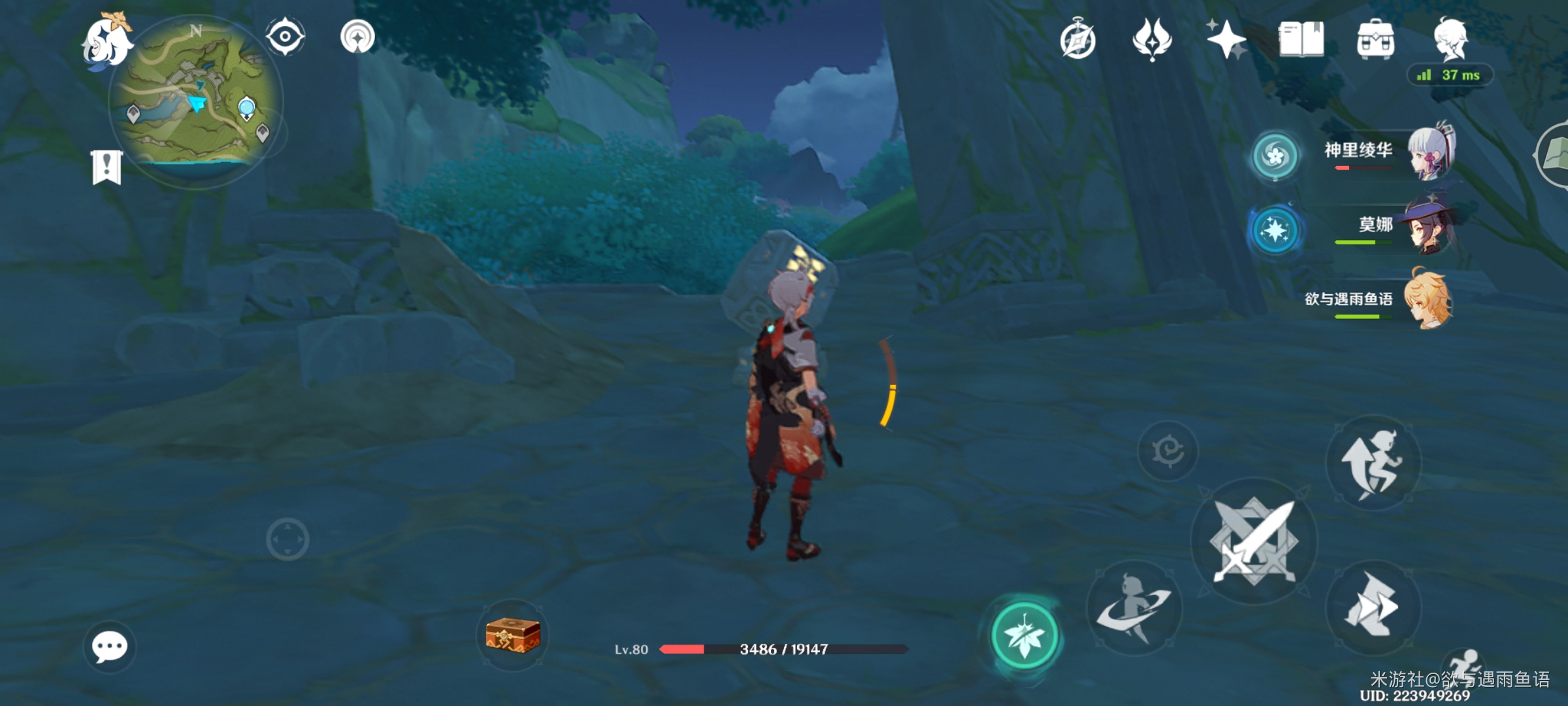Screen dimensions: 1568x706
Task: Open the circular minimap
Action: tap(195, 101)
